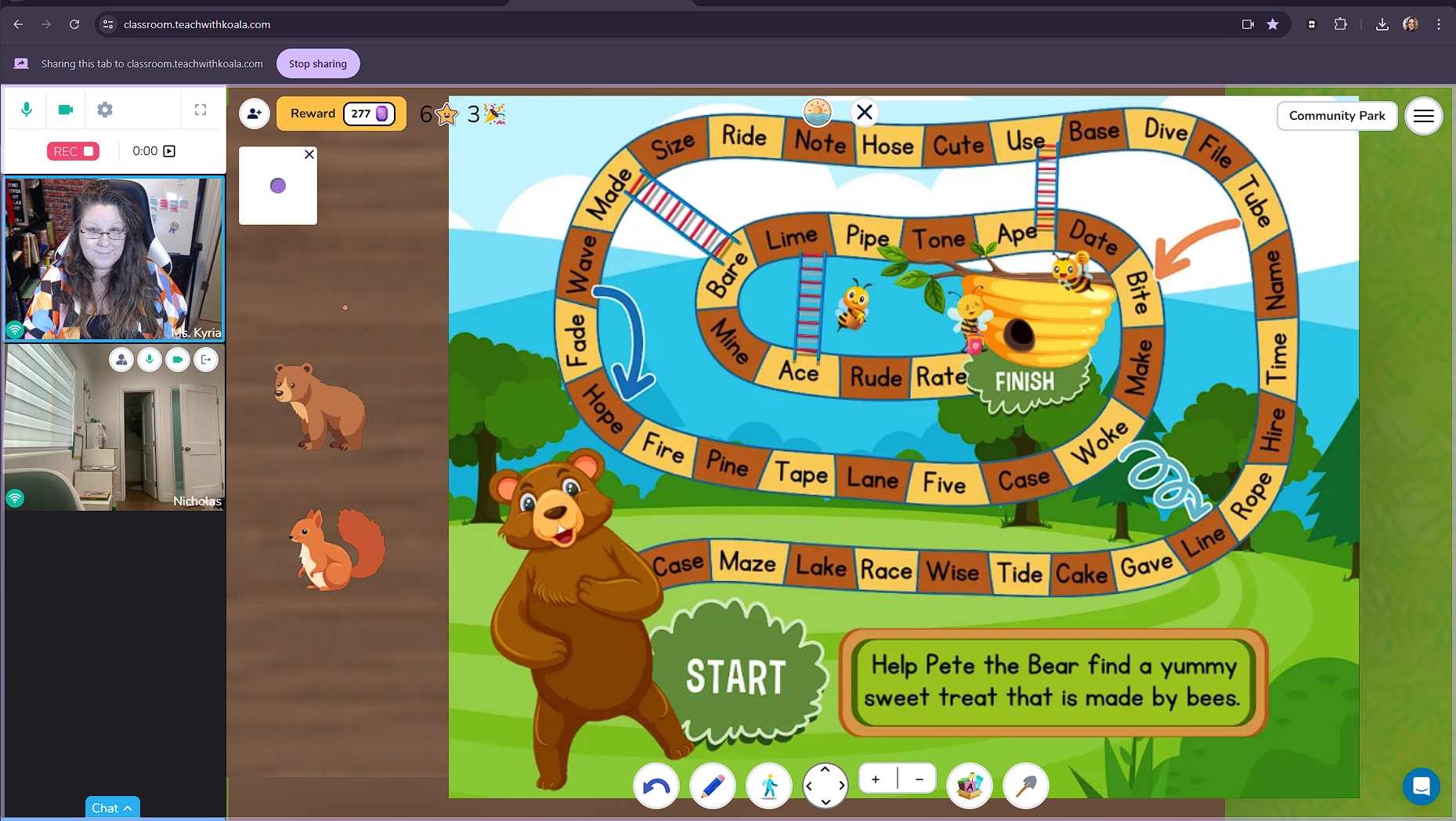Open the hamburger menu near Community Park
This screenshot has width=1456, height=821.
pyautogui.click(x=1424, y=116)
